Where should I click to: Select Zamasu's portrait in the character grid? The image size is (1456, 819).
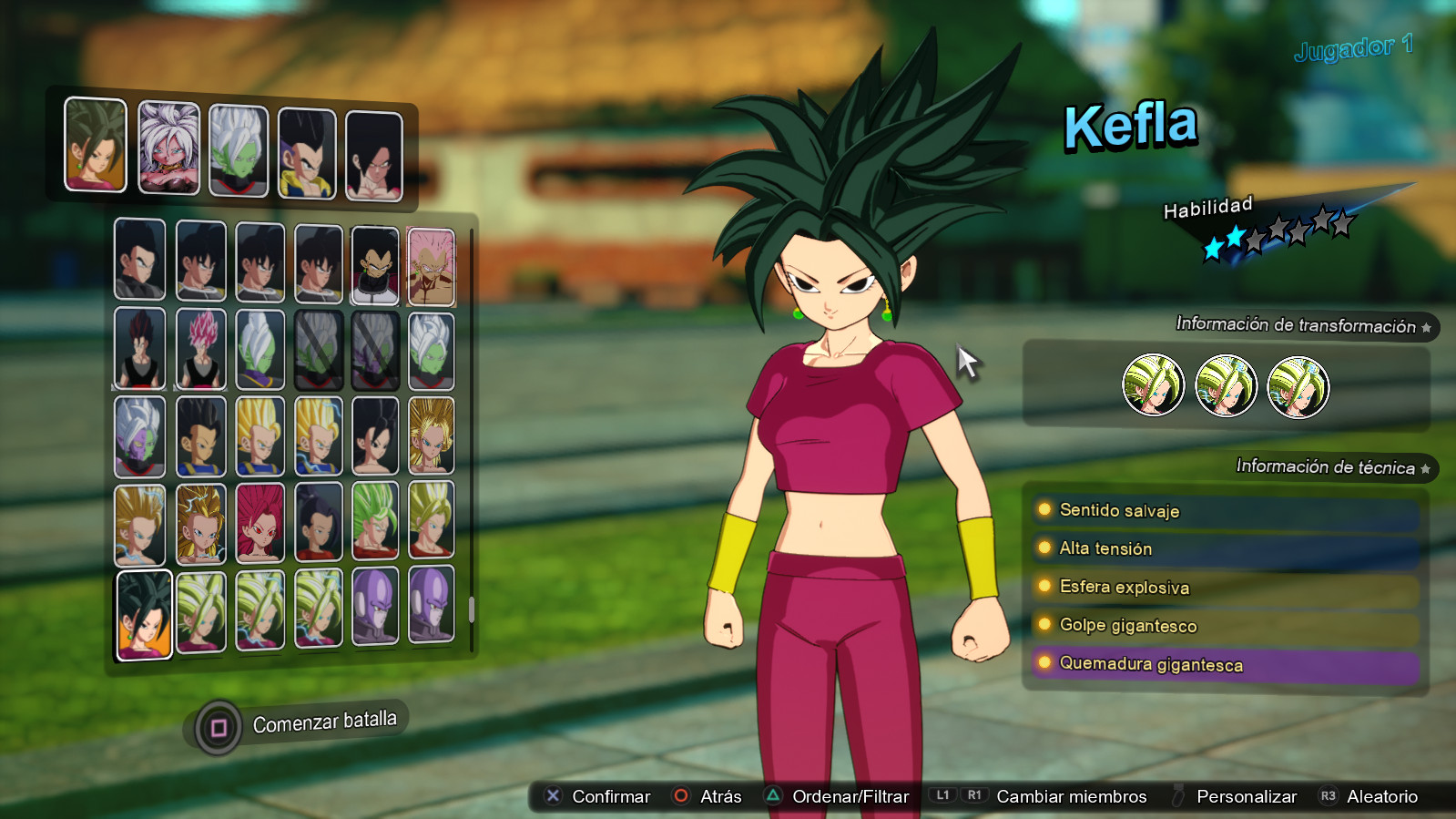pyautogui.click(x=261, y=346)
